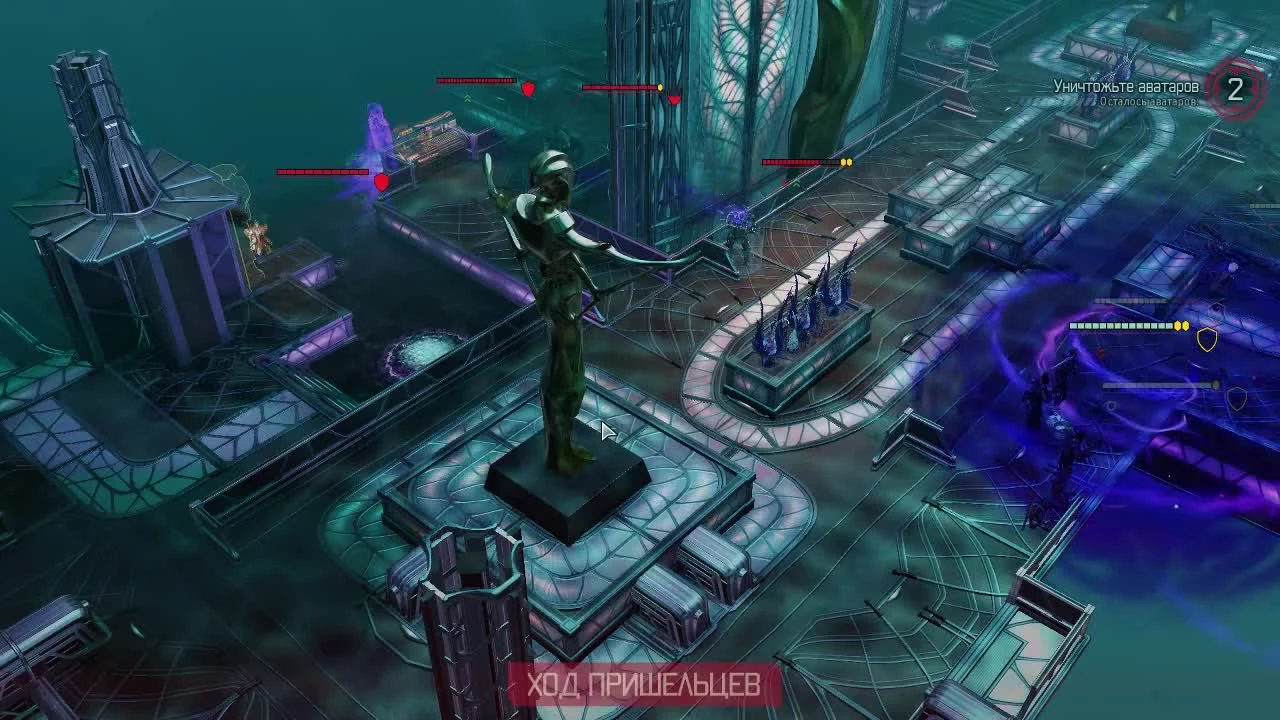Viewport: 1280px width, 720px height.
Task: Click the segmented white health bar on the right
Action: tap(1120, 326)
